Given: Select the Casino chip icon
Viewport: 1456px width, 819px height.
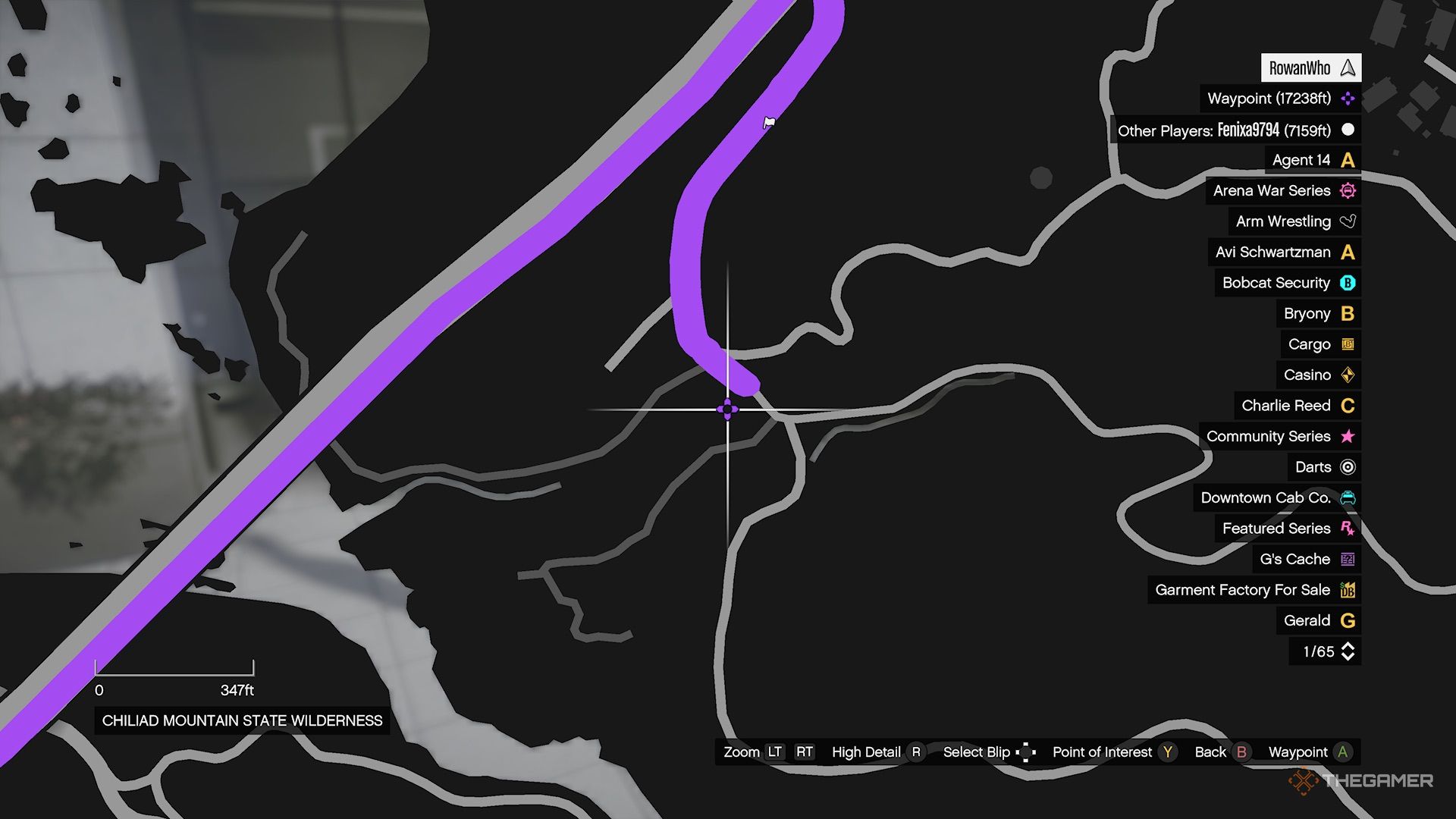Looking at the screenshot, I should click(1347, 375).
